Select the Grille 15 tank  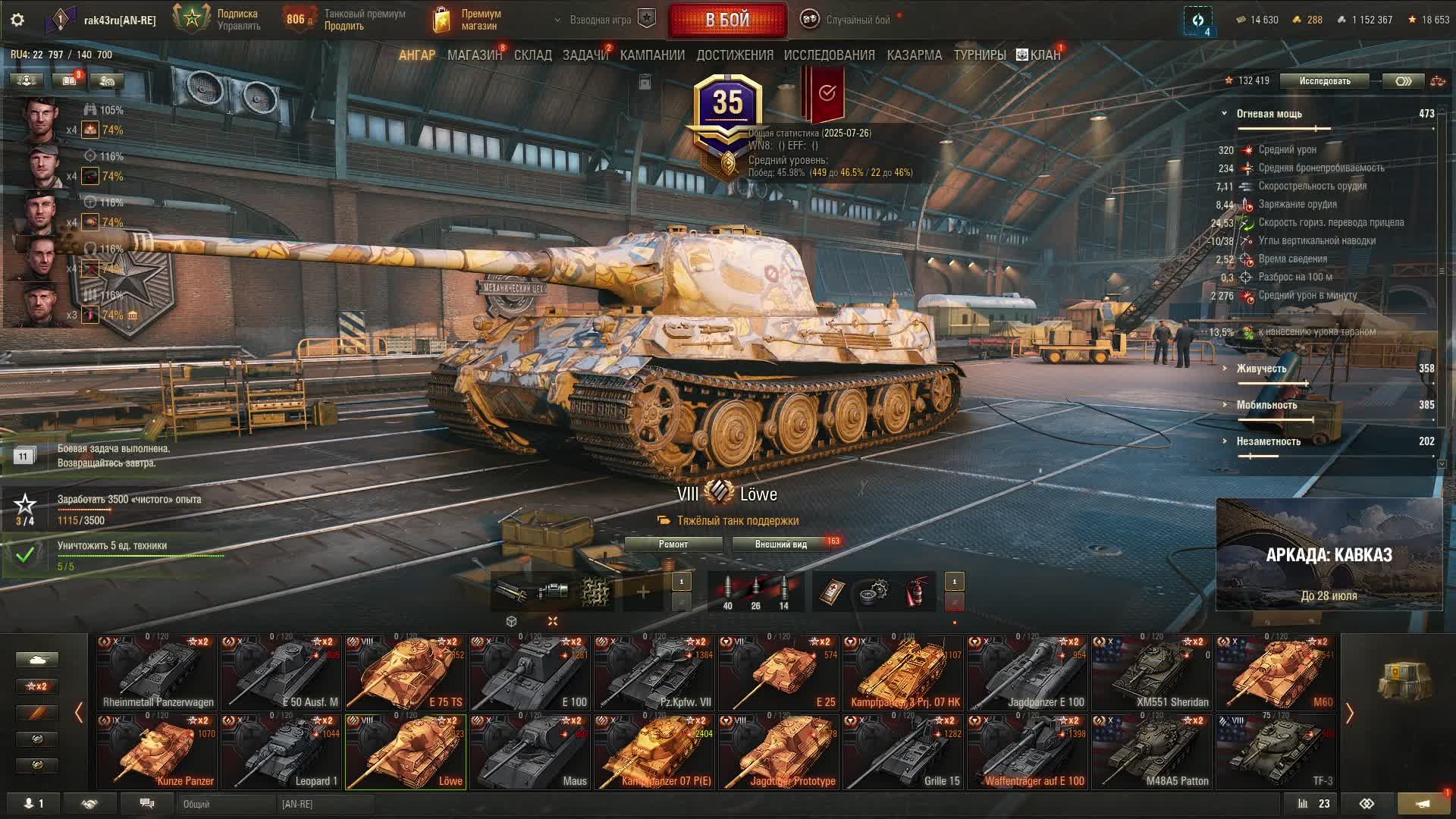coord(903,752)
